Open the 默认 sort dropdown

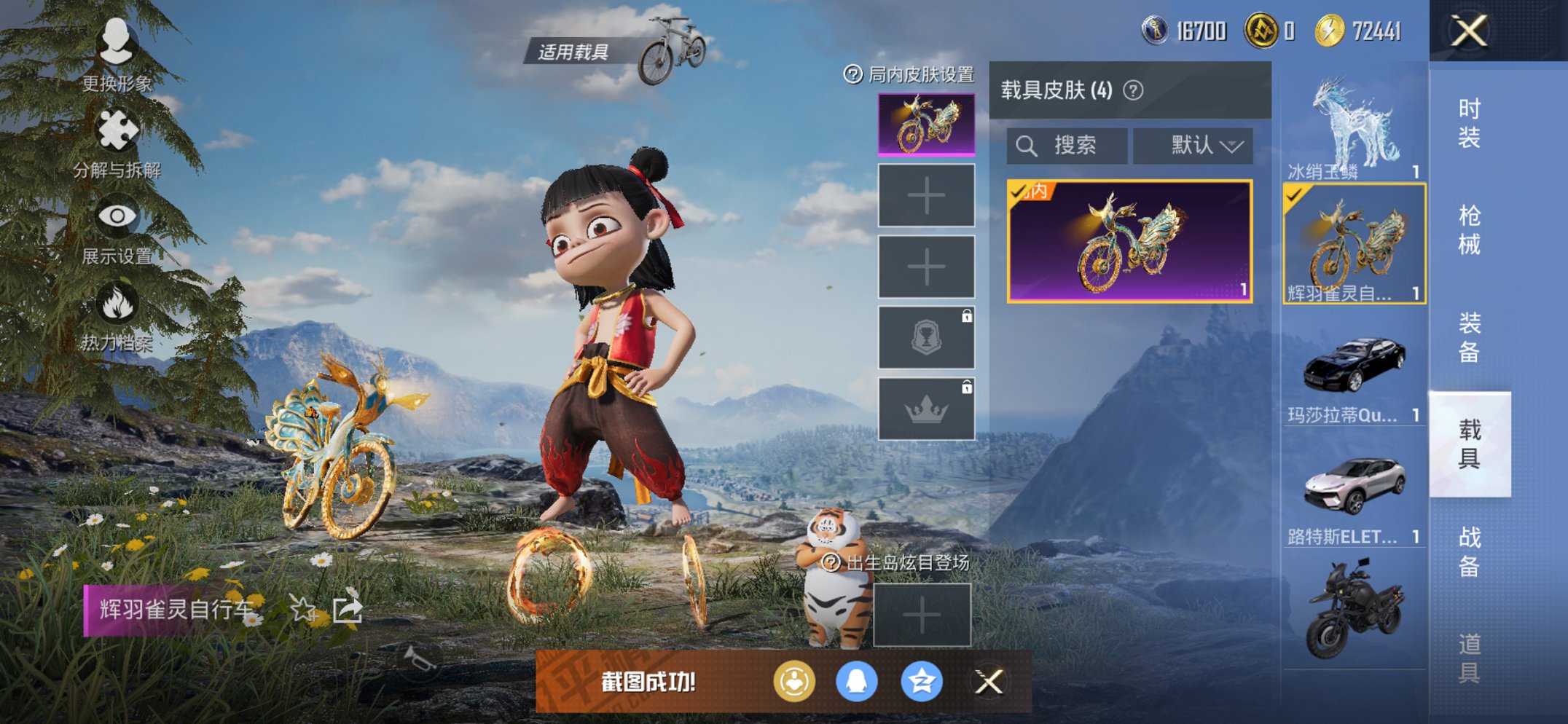[1192, 145]
